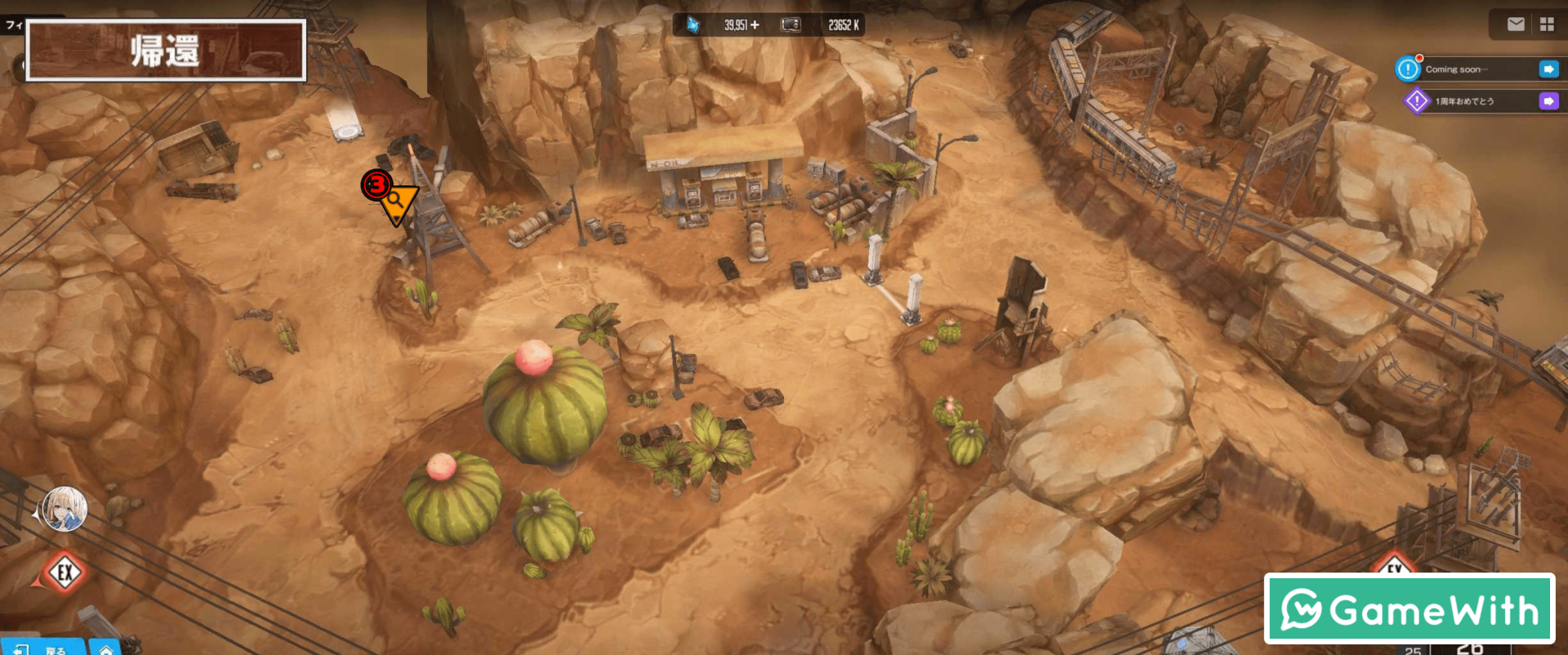Click the purple arrow beside 1周年おめでとう
Viewport: 1568px width, 655px height.
1548,101
